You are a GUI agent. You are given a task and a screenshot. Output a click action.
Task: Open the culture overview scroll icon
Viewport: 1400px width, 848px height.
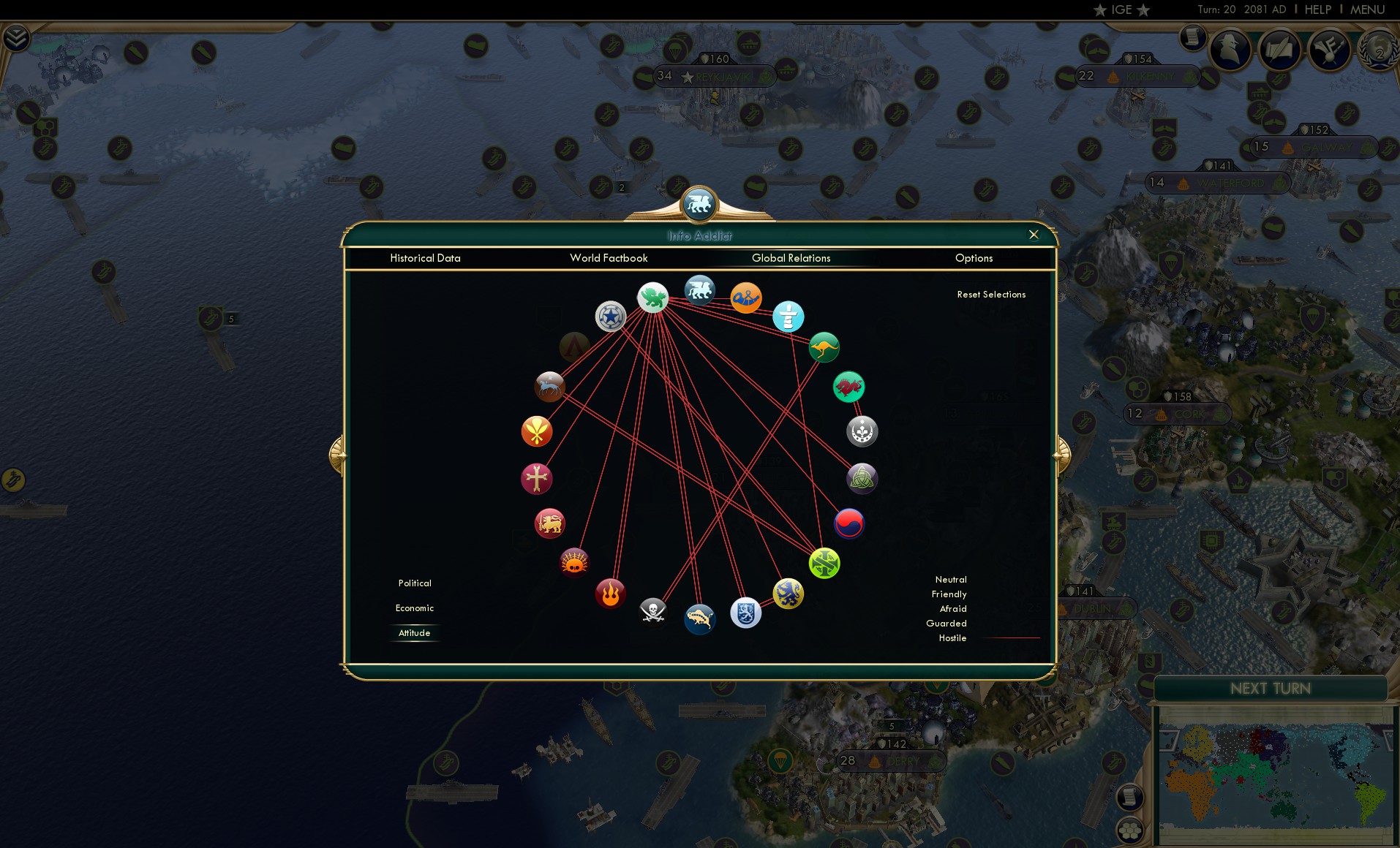tap(1281, 49)
